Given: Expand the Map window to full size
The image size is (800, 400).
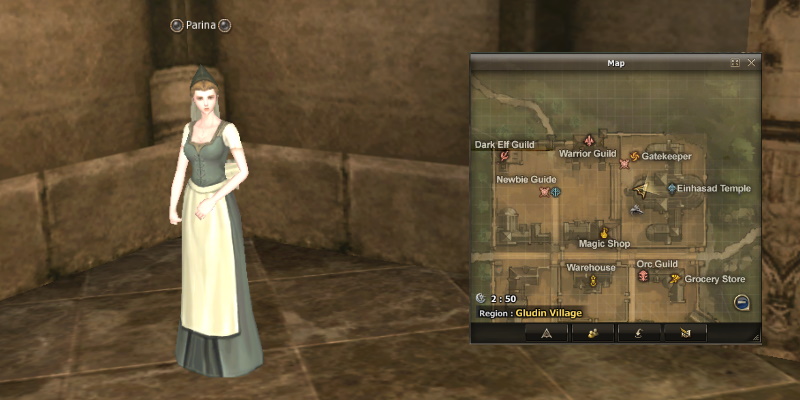Looking at the screenshot, I should click(x=736, y=63).
